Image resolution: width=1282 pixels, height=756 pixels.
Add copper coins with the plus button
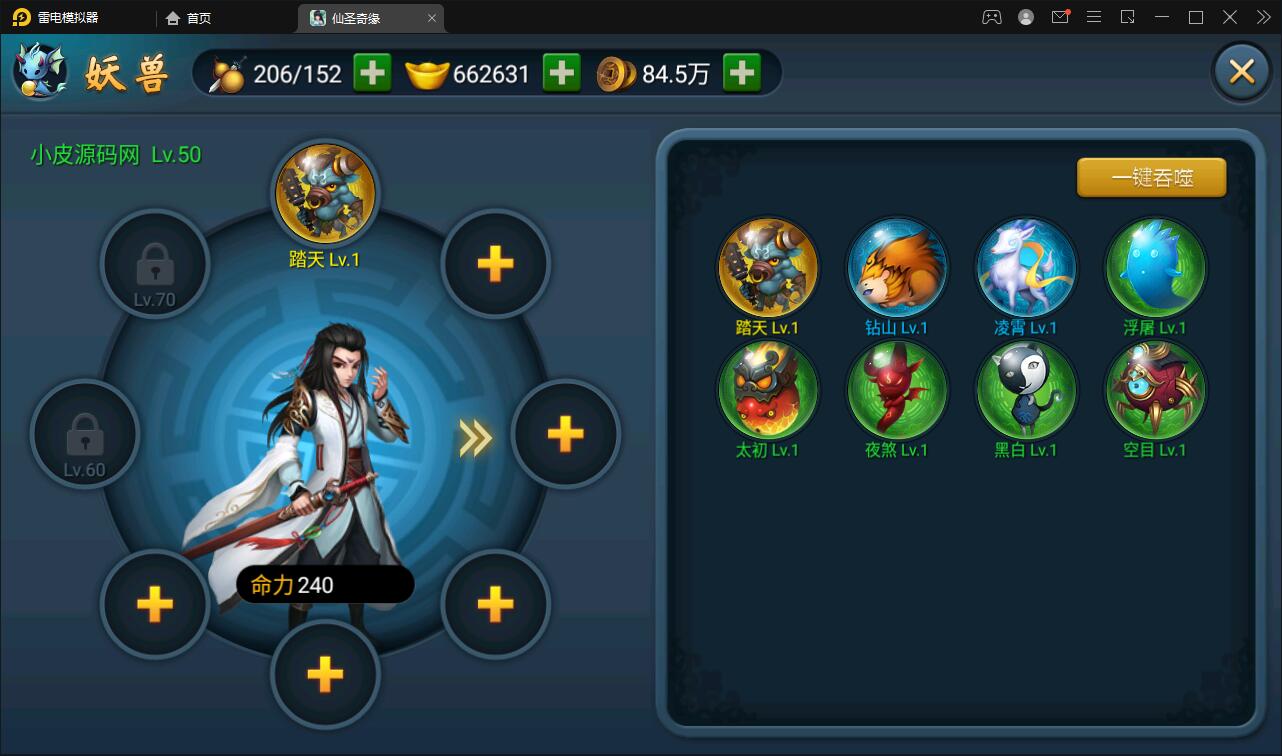pos(741,73)
